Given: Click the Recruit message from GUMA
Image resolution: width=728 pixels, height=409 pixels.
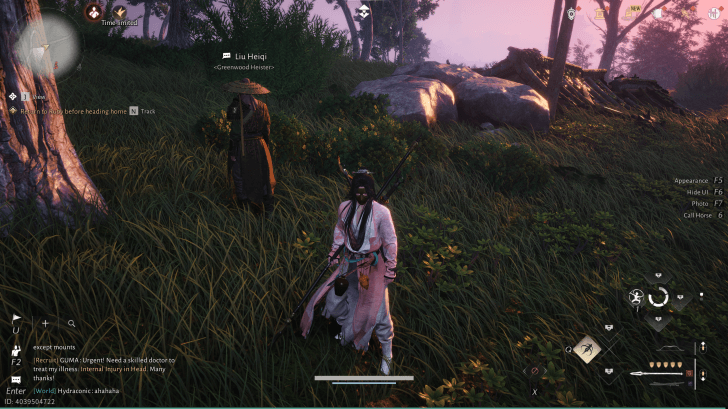Looking at the screenshot, I should [104, 364].
